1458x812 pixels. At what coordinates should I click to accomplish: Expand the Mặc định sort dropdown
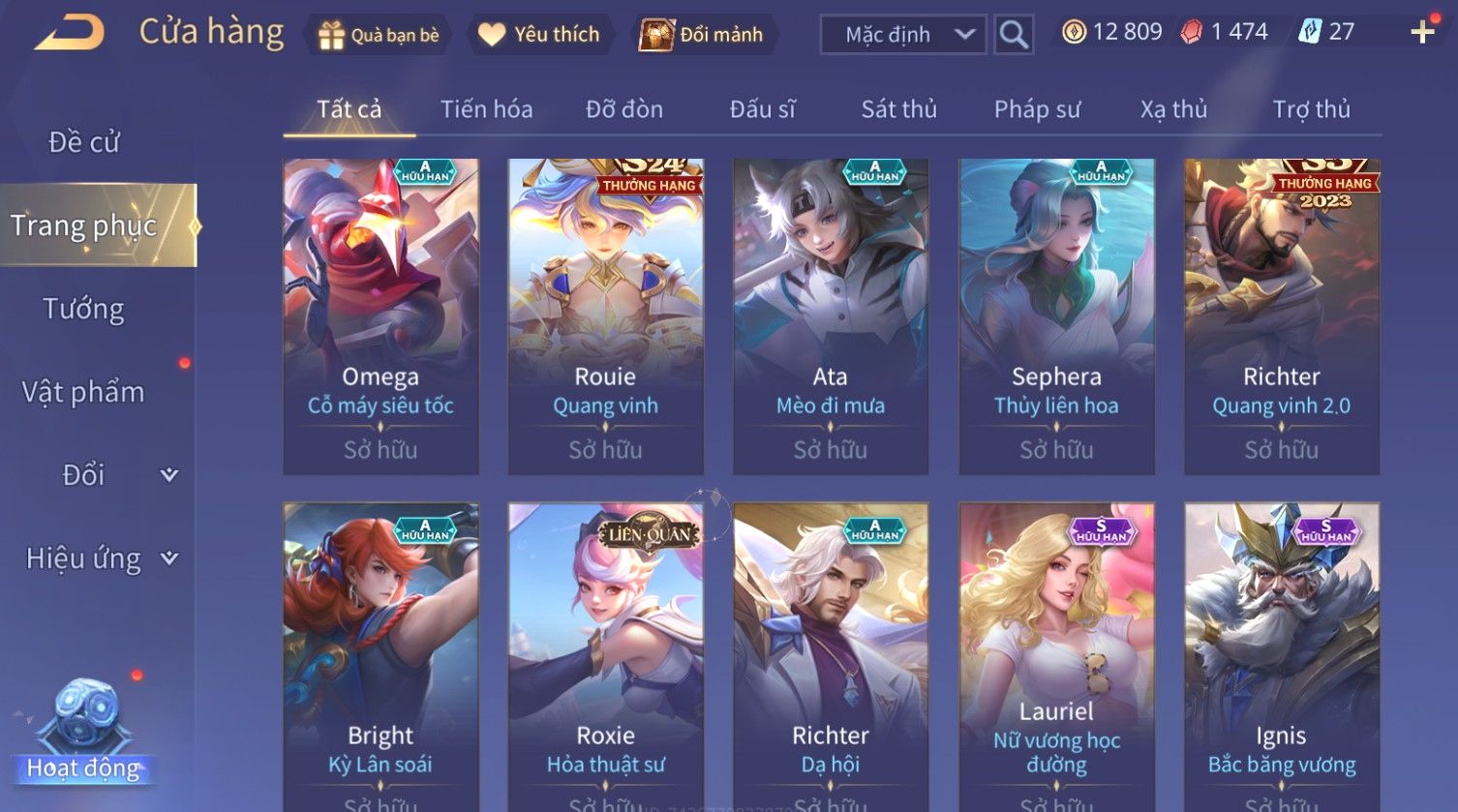903,35
